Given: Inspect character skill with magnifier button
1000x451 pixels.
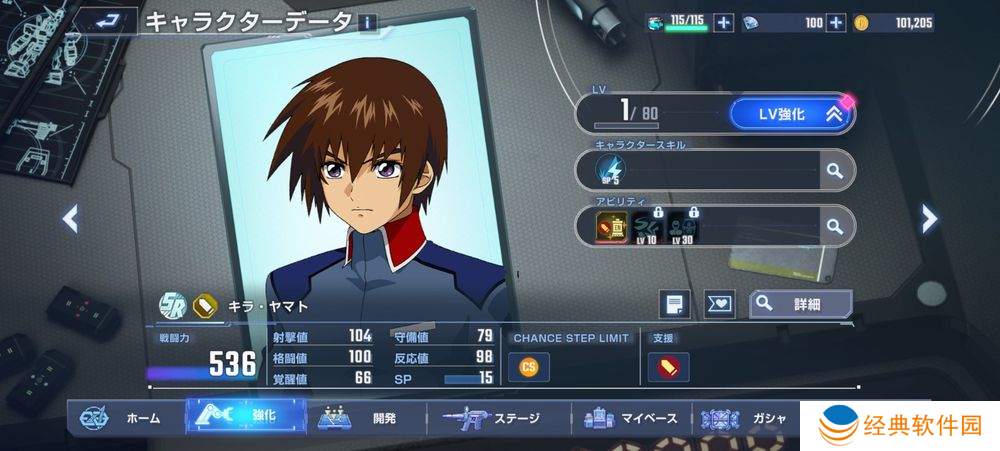Looking at the screenshot, I should [834, 171].
